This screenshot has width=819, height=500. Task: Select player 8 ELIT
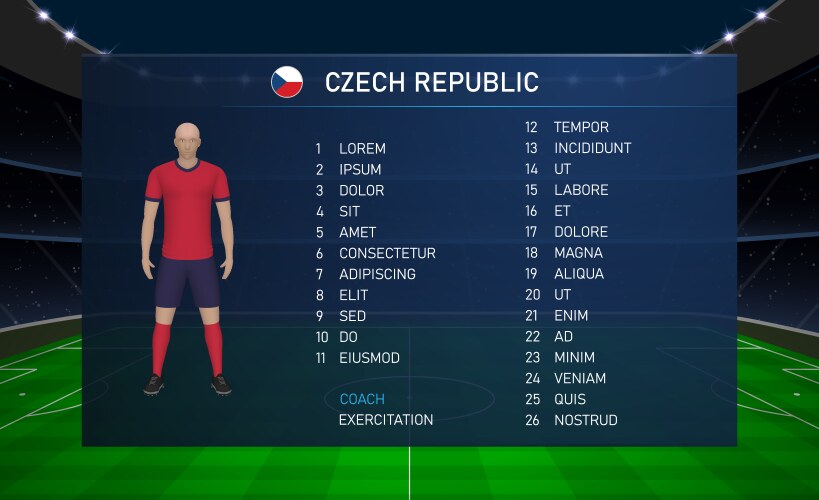click(353, 296)
